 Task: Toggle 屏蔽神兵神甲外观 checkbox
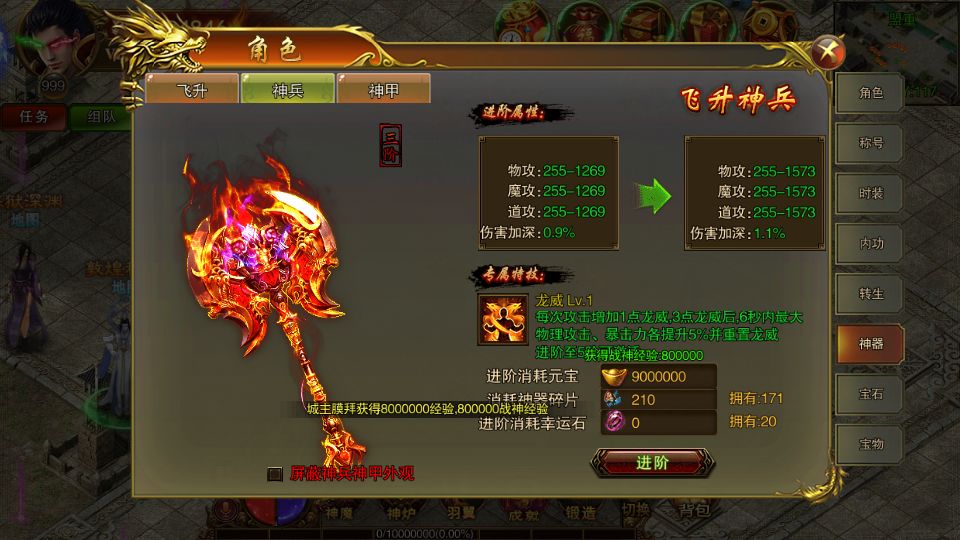click(x=275, y=474)
